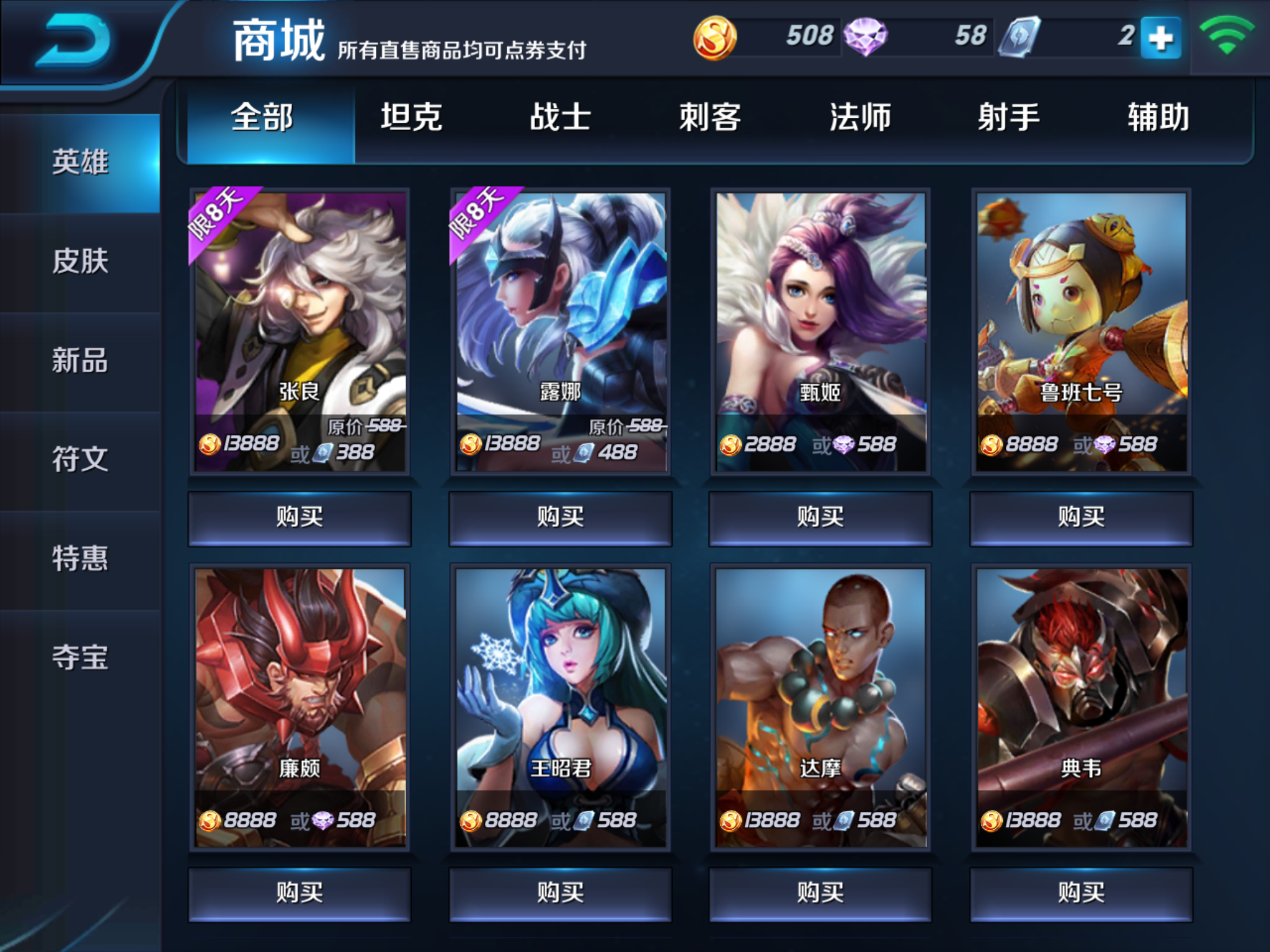The image size is (1270, 952).
Task: Filter heroes by 射手
Action: 1009,118
